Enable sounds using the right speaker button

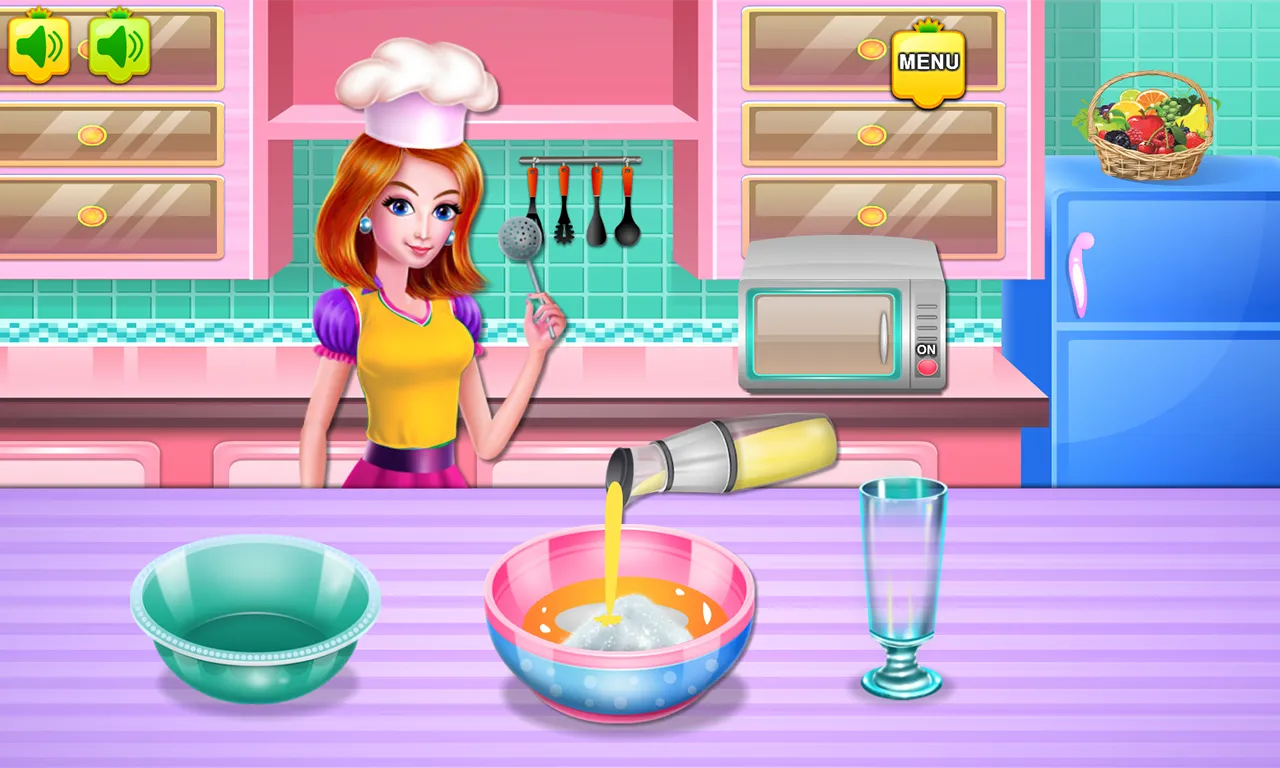[x=118, y=47]
